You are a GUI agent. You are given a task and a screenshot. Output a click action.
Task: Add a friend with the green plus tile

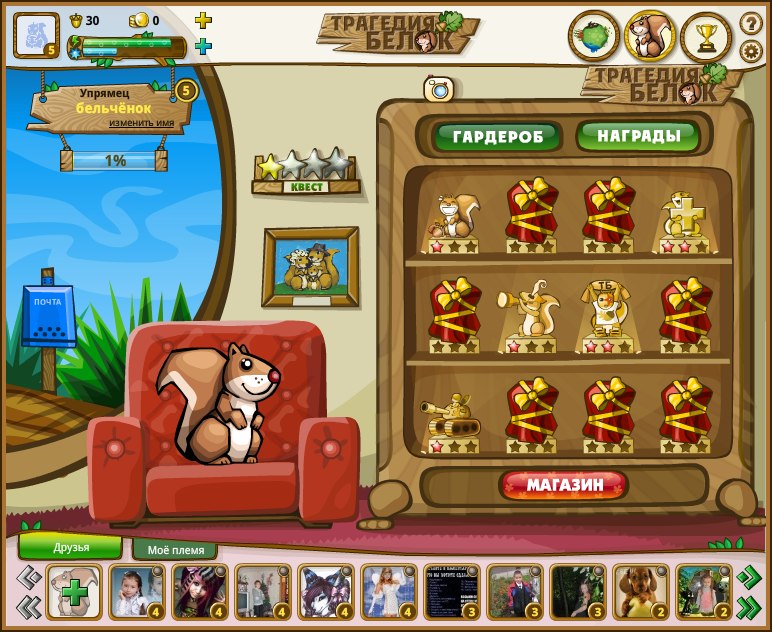[x=73, y=592]
